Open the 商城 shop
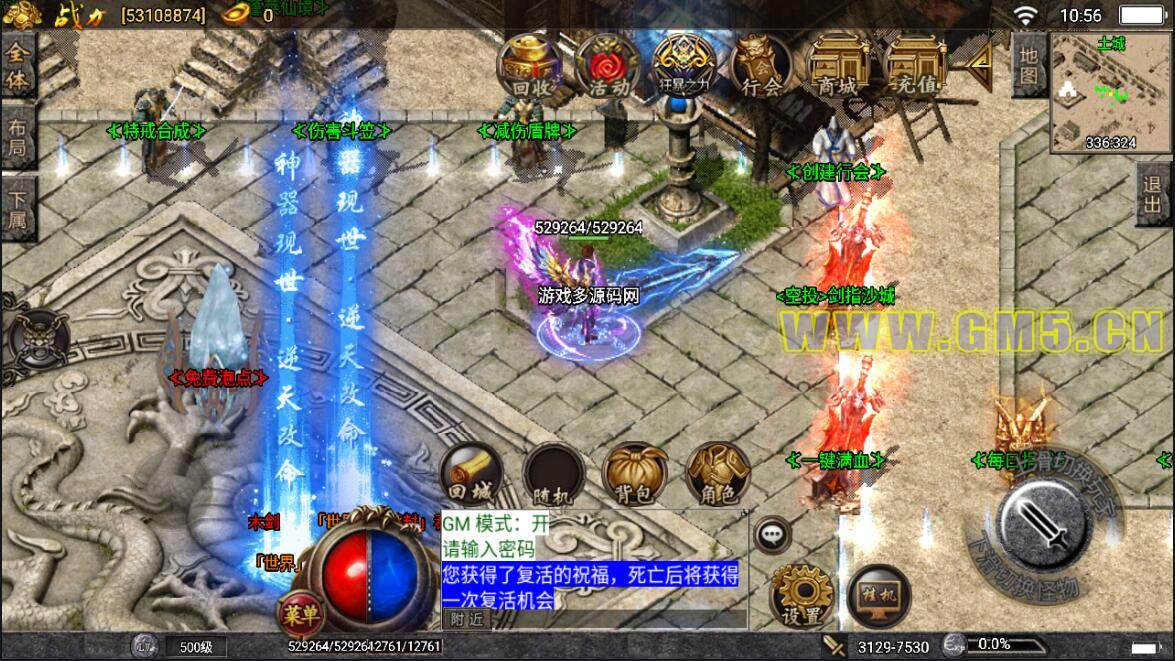This screenshot has height=661, width=1175. click(837, 66)
